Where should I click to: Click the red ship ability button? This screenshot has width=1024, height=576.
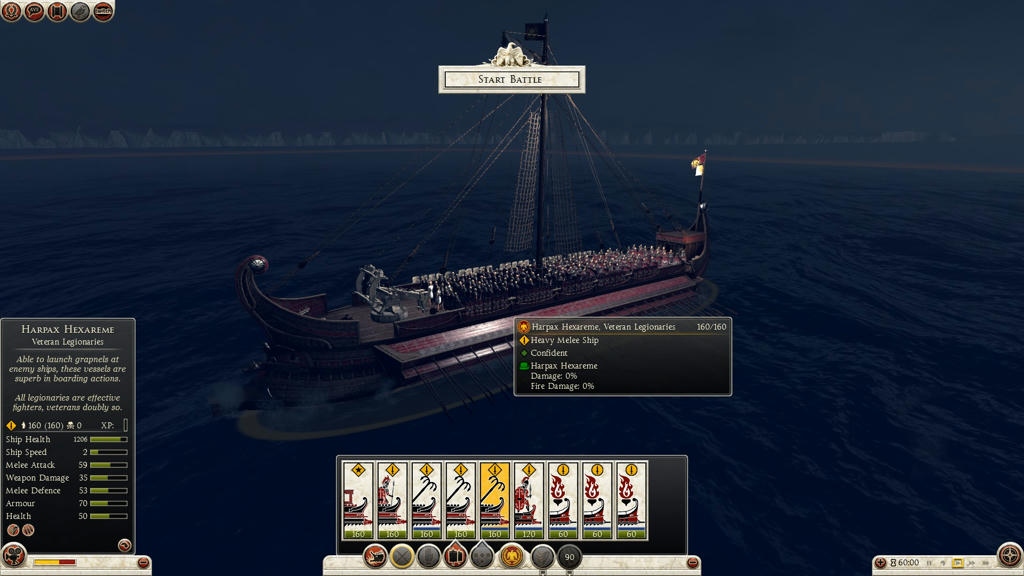(x=376, y=556)
